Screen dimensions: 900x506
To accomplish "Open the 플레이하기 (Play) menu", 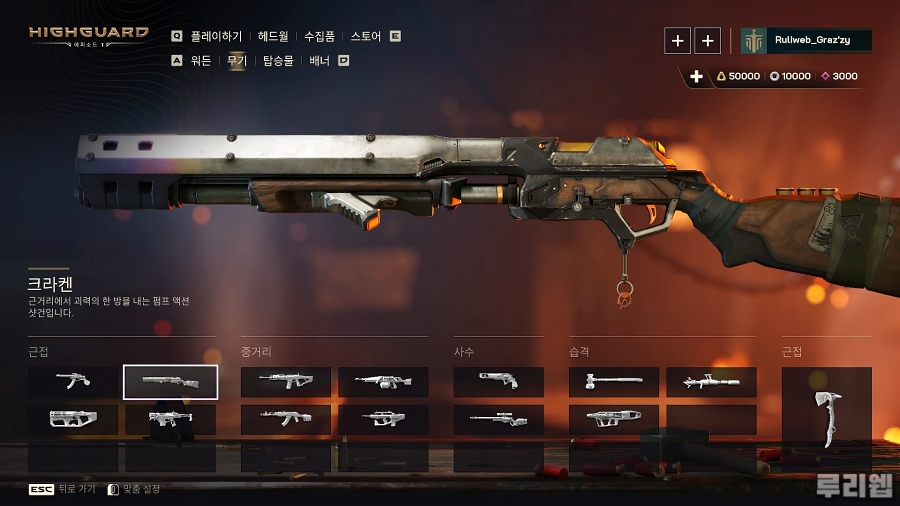I will click(x=216, y=36).
